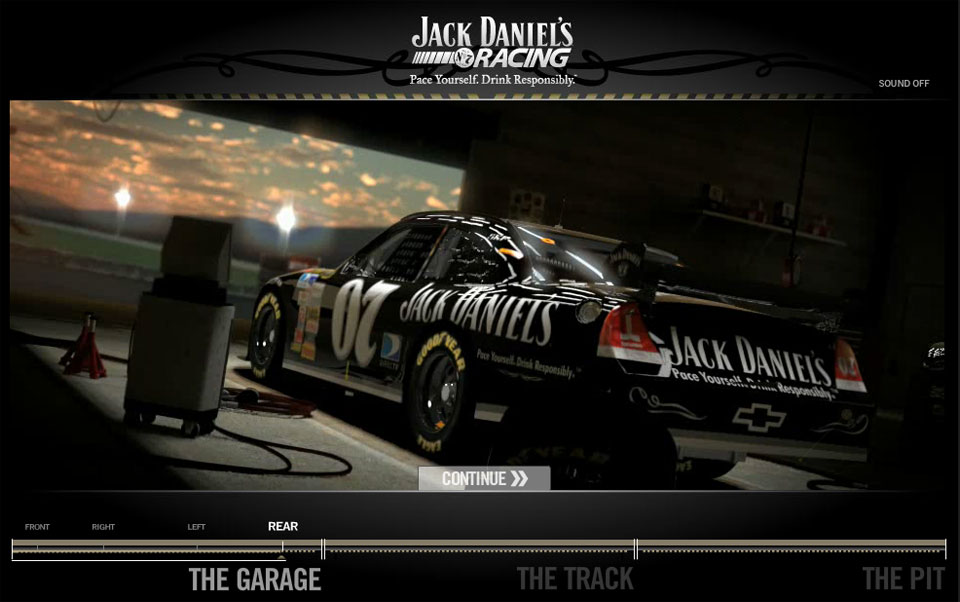The height and width of the screenshot is (602, 960).
Task: Click the Continue button
Action: tap(484, 479)
